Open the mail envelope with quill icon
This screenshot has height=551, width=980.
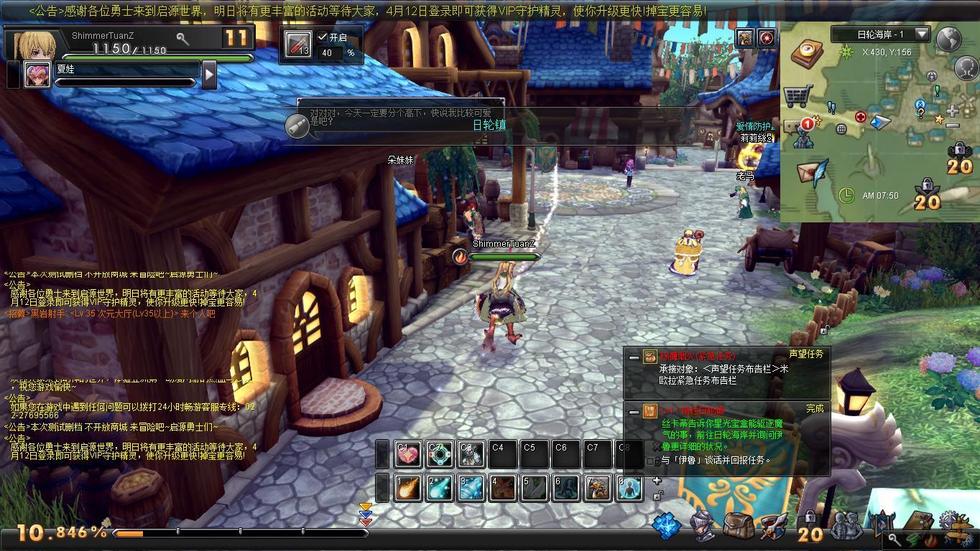[812, 171]
